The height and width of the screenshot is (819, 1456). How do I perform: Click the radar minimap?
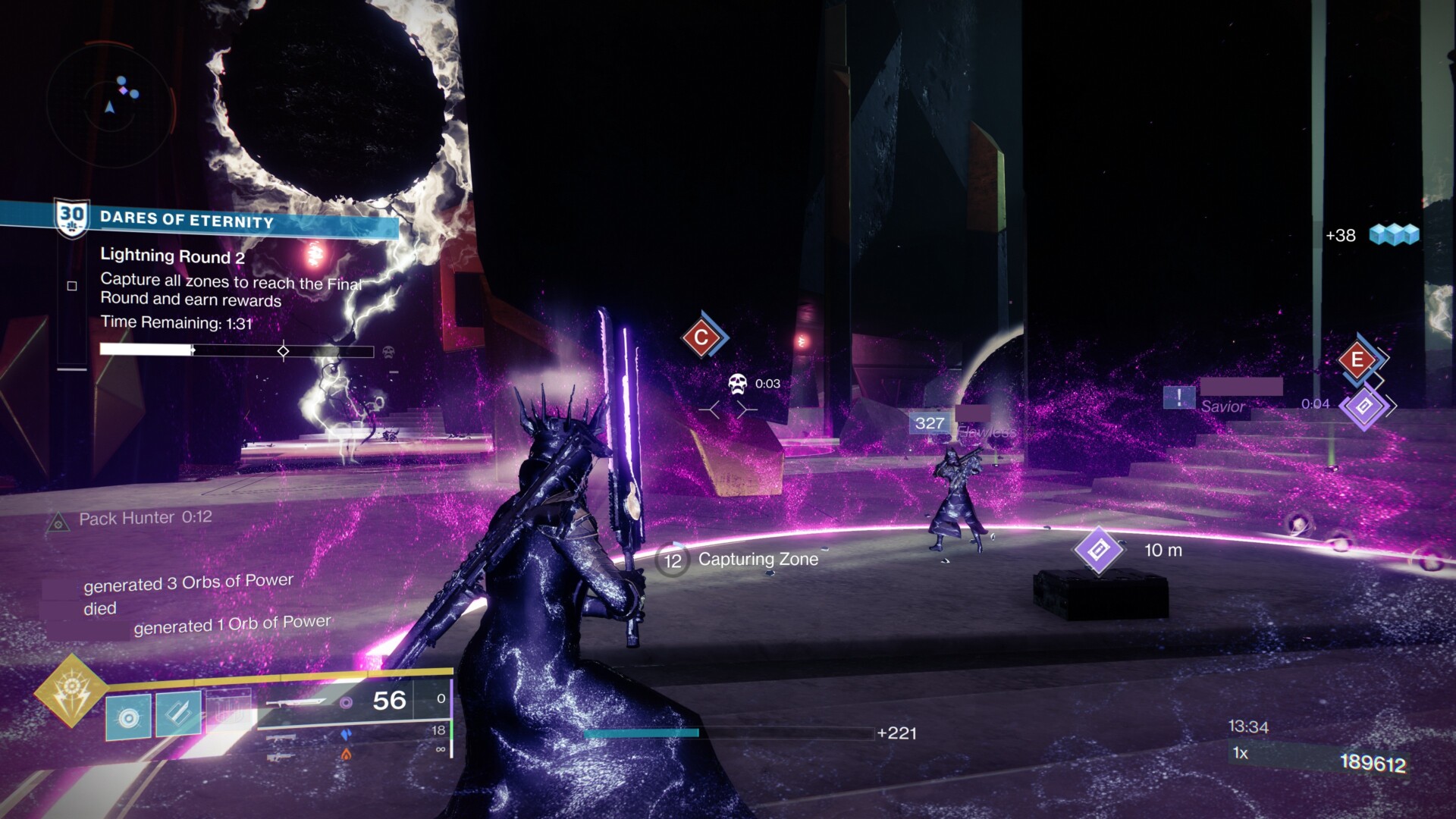[111, 99]
